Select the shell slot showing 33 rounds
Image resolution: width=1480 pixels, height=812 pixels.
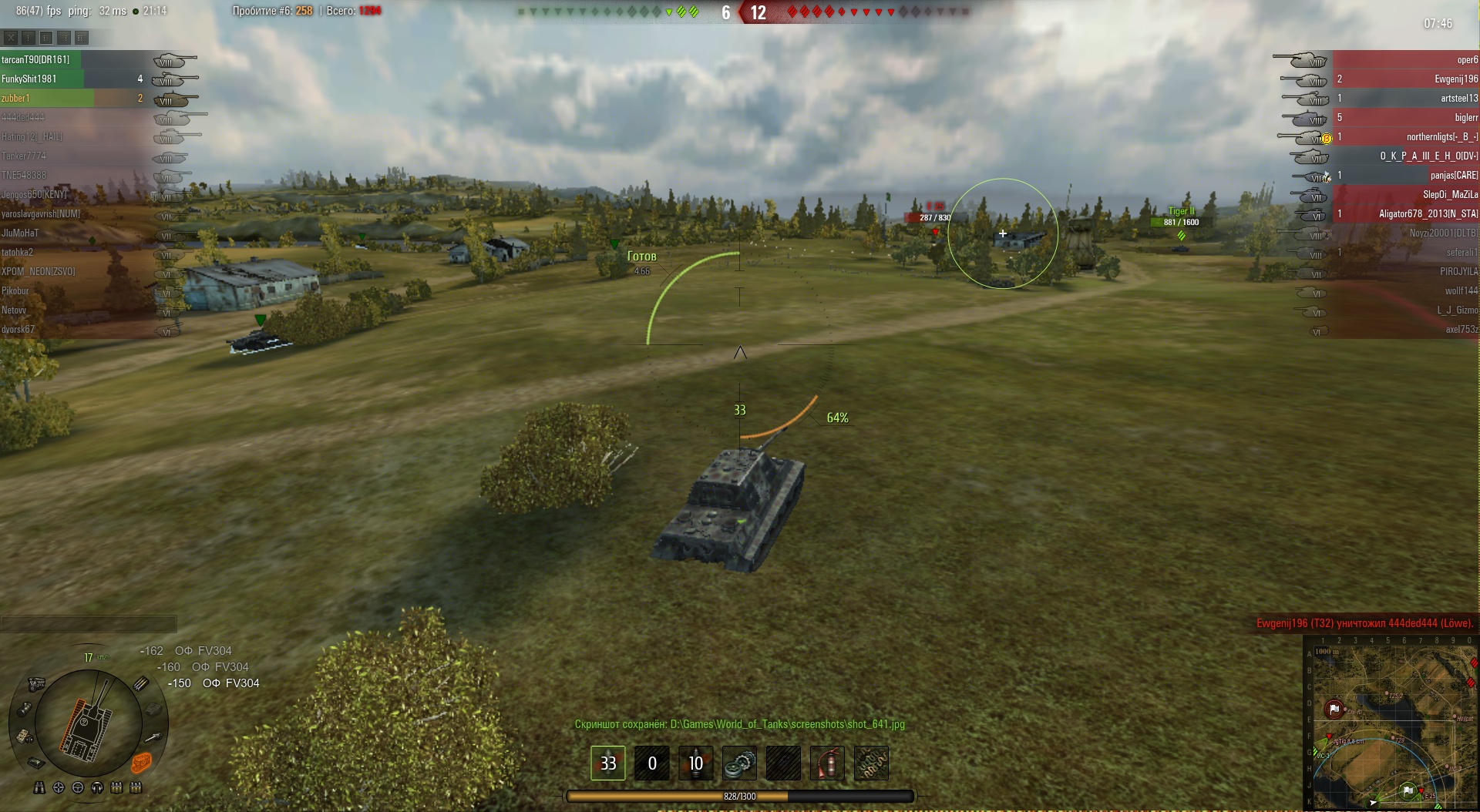608,763
